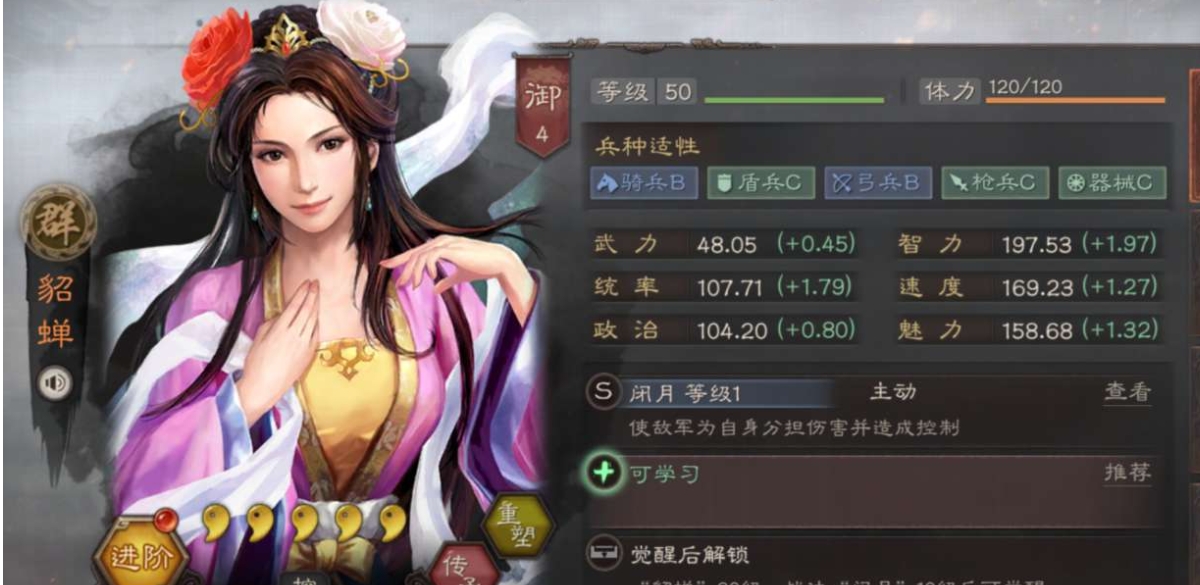This screenshot has height=585, width=1200.
Task: Choose the 骑兵B cavalry aptitude tag
Action: [643, 183]
